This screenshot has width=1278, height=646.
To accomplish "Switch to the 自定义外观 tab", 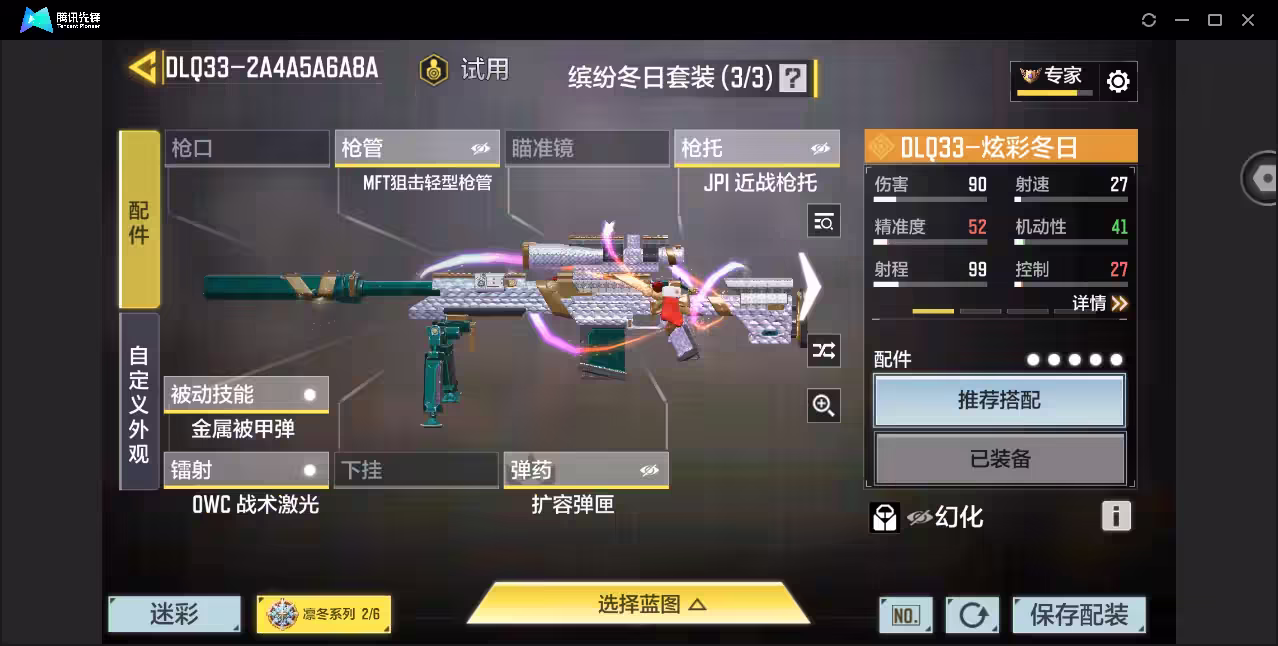I will 139,402.
